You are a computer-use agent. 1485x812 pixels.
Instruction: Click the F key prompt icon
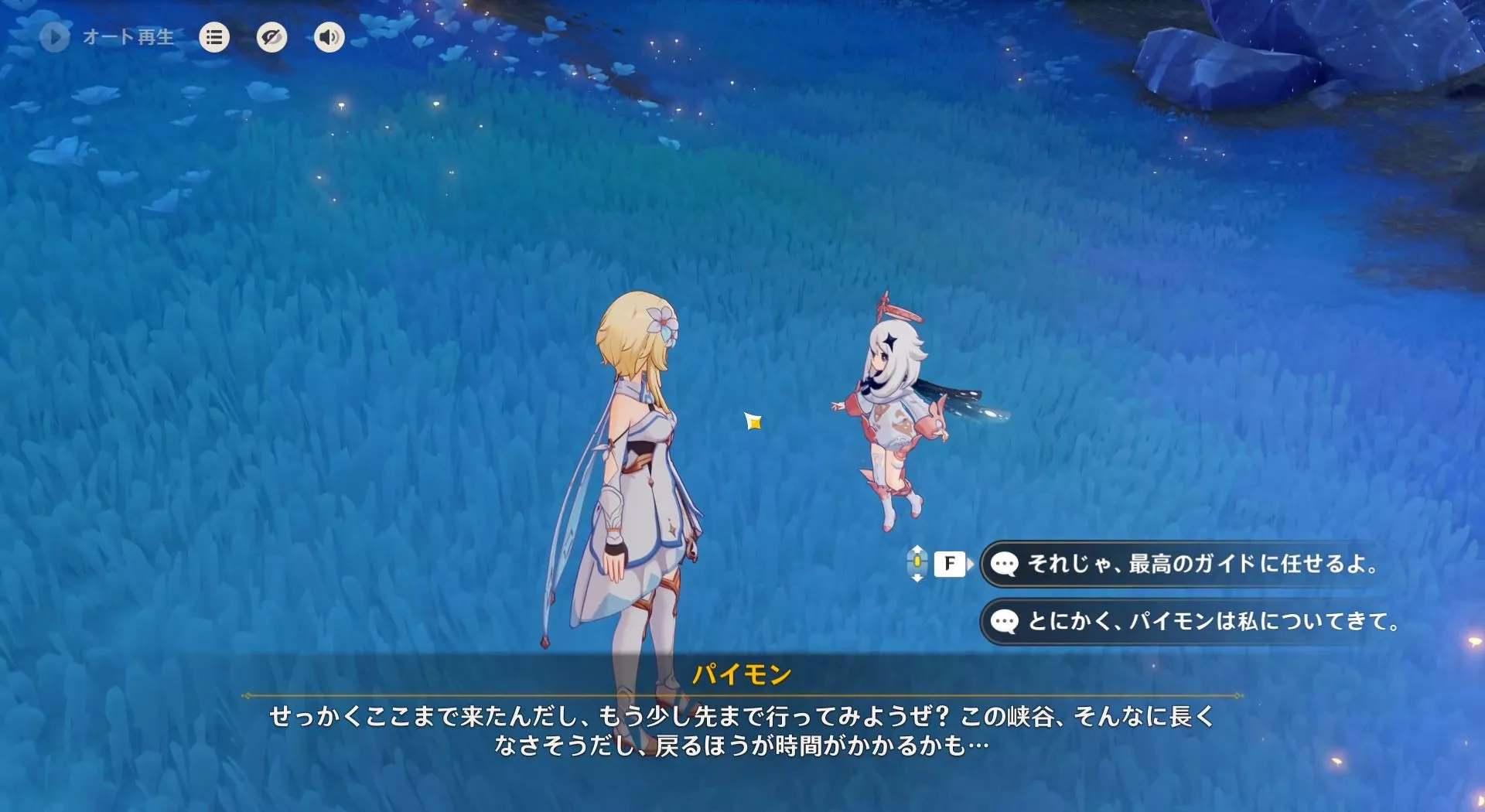click(950, 565)
